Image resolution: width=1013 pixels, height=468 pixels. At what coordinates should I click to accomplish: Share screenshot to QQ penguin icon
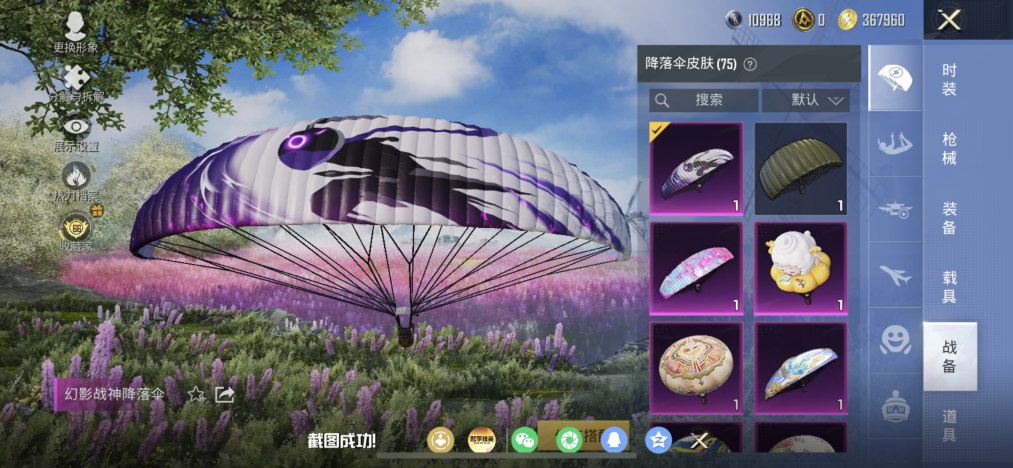(613, 439)
